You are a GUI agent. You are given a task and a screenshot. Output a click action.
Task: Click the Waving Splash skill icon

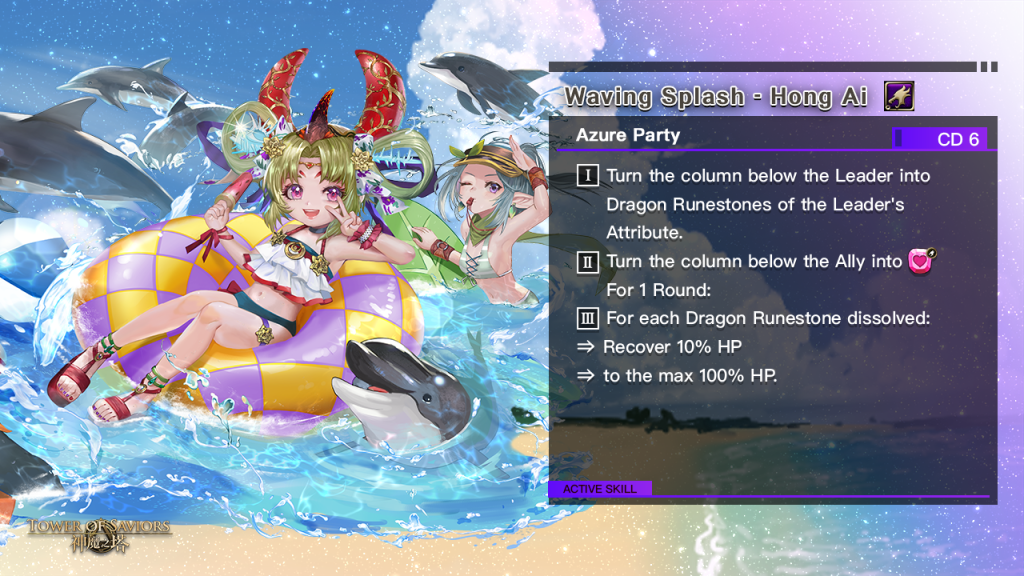[899, 97]
